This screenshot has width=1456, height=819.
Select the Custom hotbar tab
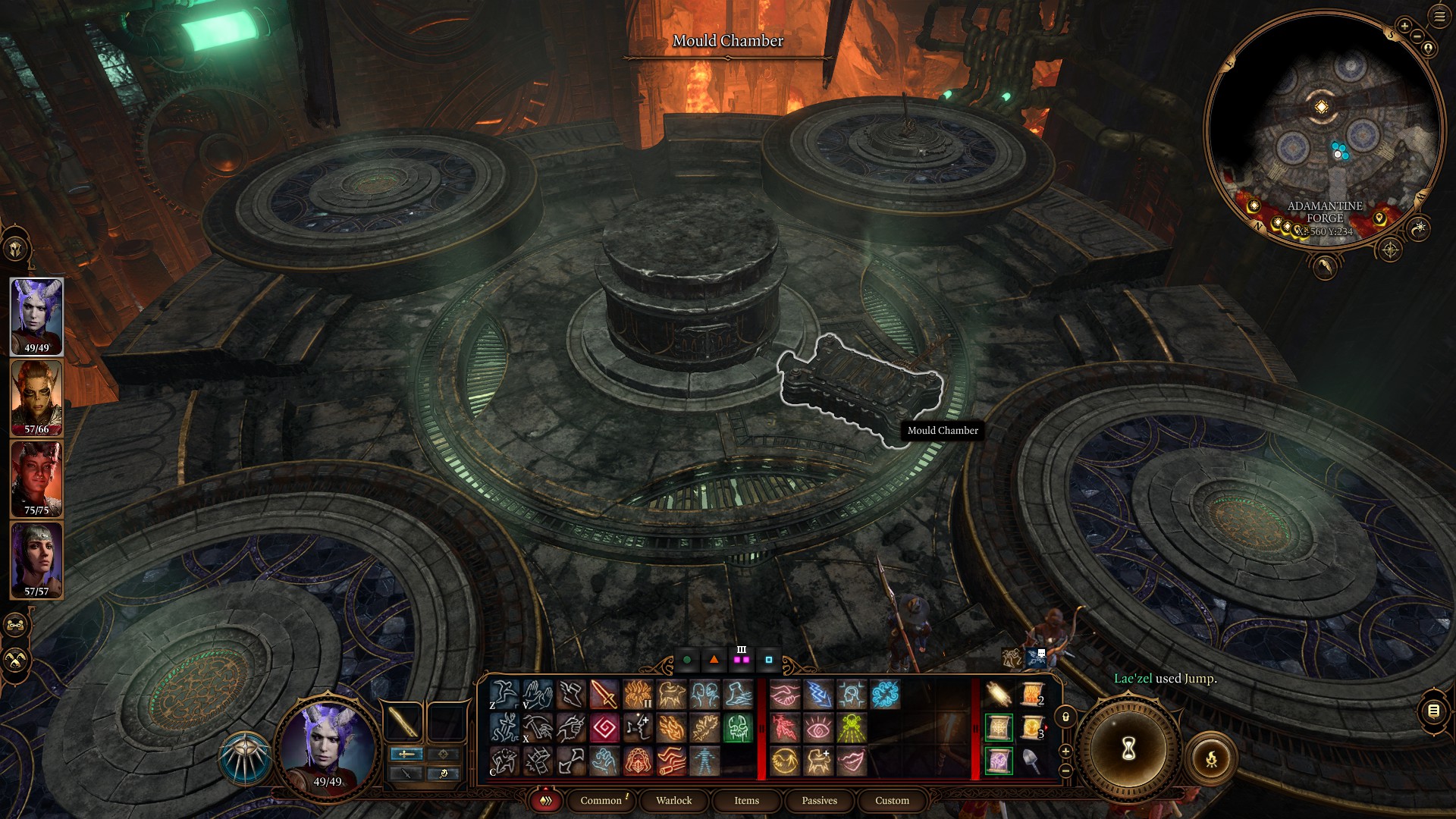[892, 800]
